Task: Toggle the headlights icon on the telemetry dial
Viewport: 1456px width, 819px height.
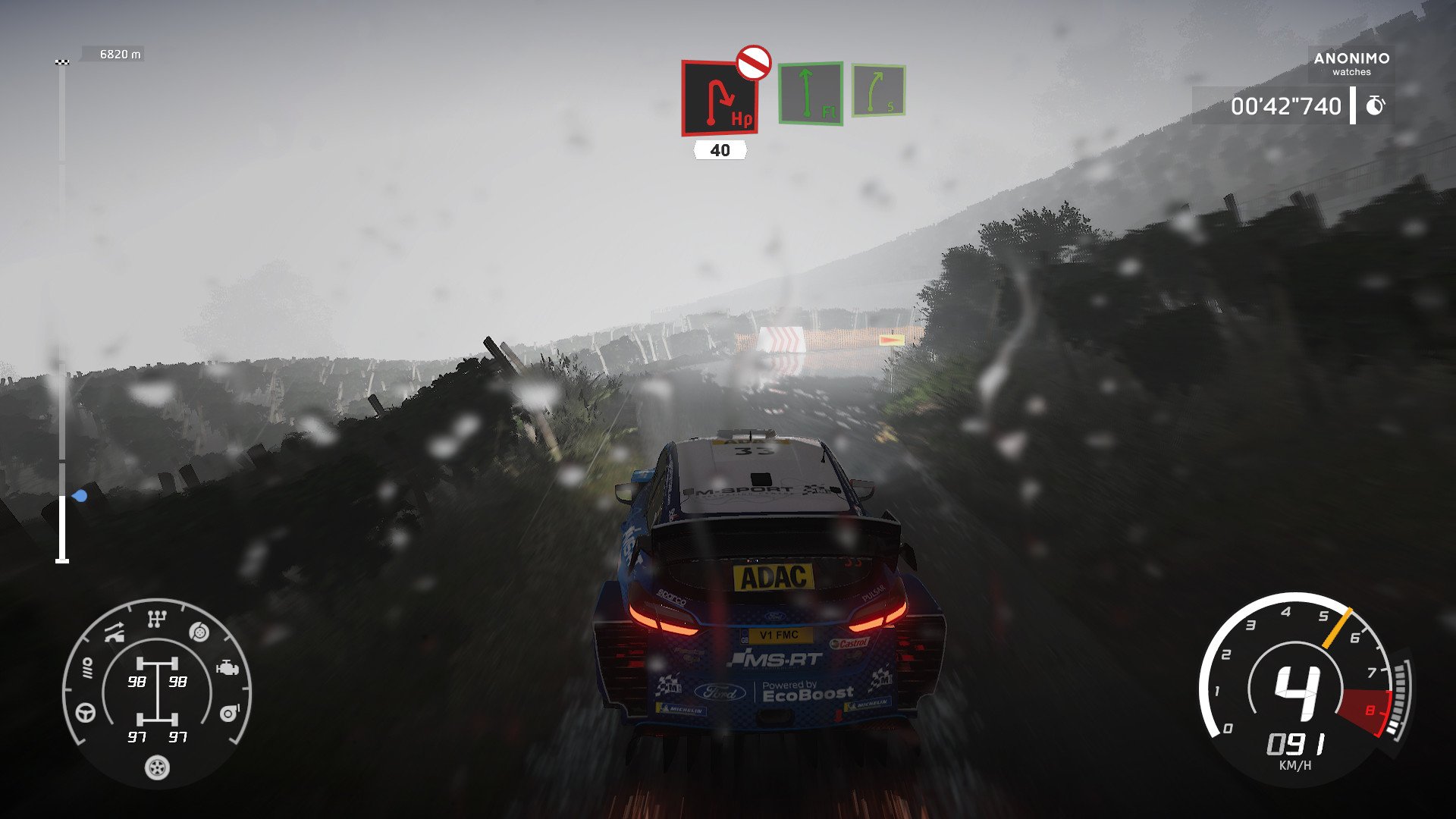Action: click(87, 667)
